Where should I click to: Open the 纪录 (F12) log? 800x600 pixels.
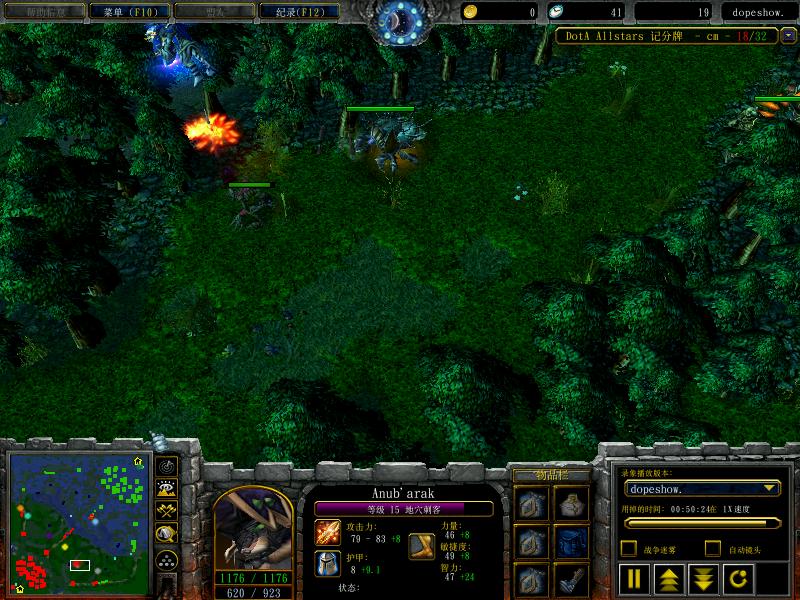click(292, 12)
